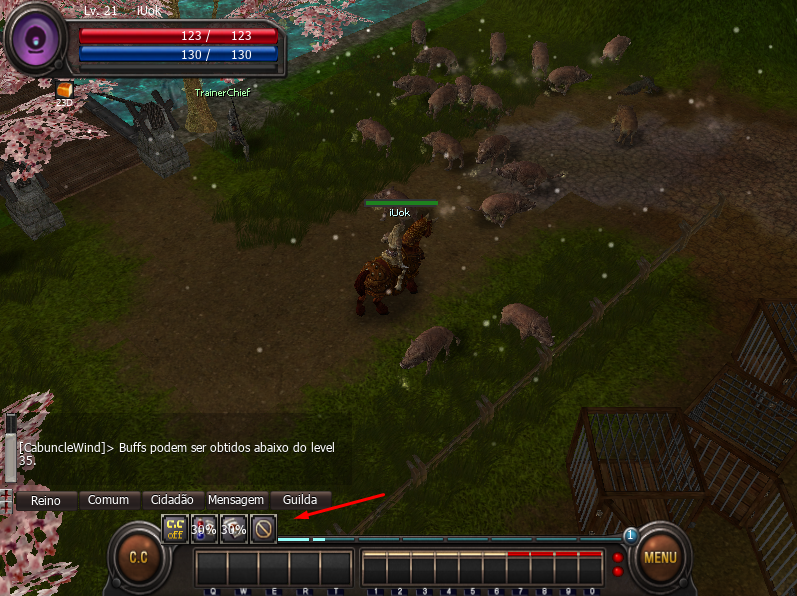Click the potion 30% auto-use icon

coord(204,527)
